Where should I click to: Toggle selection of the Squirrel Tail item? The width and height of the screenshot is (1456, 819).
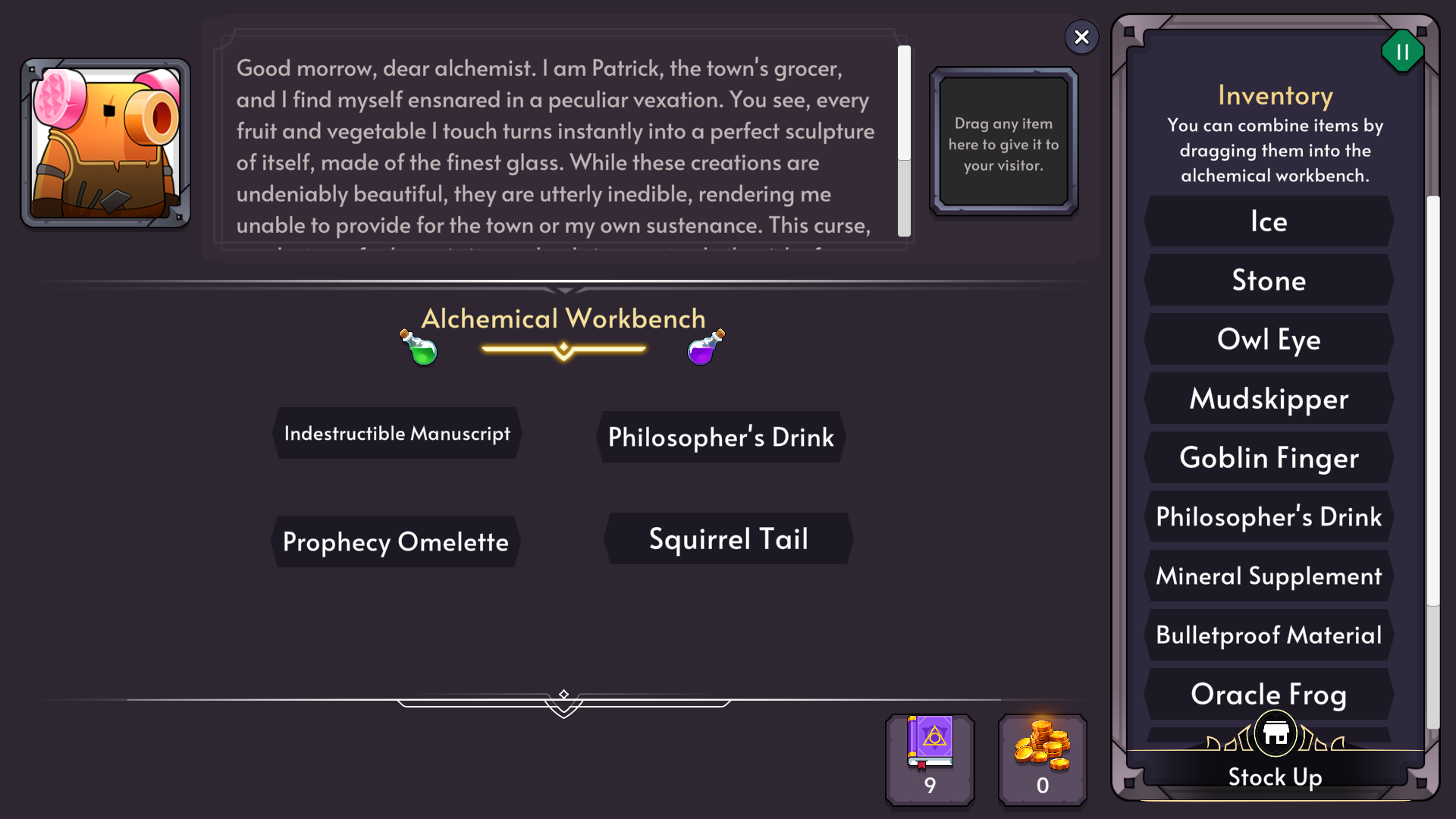click(x=728, y=538)
